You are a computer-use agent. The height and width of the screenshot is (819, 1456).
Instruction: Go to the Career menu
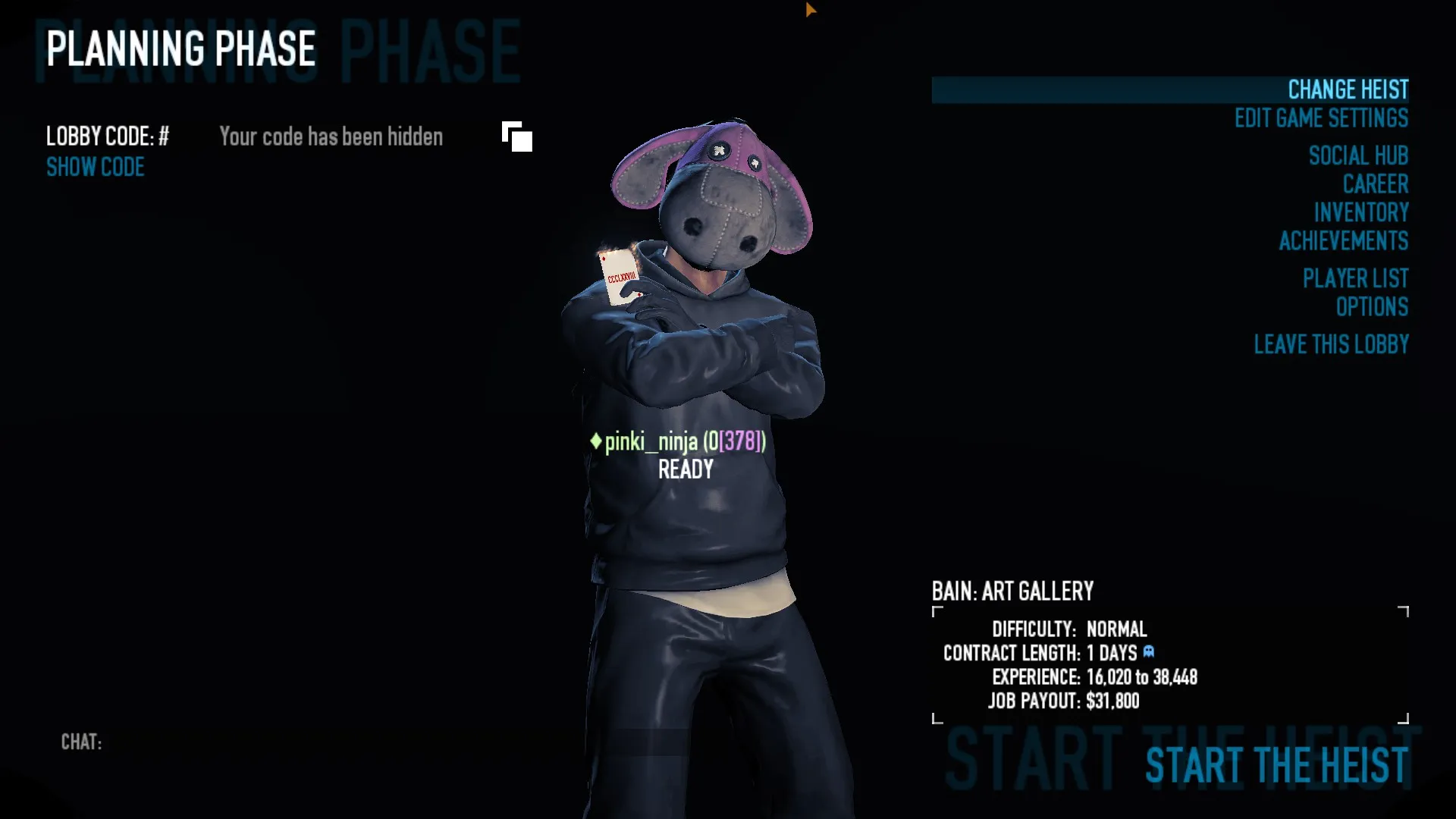[x=1375, y=184]
